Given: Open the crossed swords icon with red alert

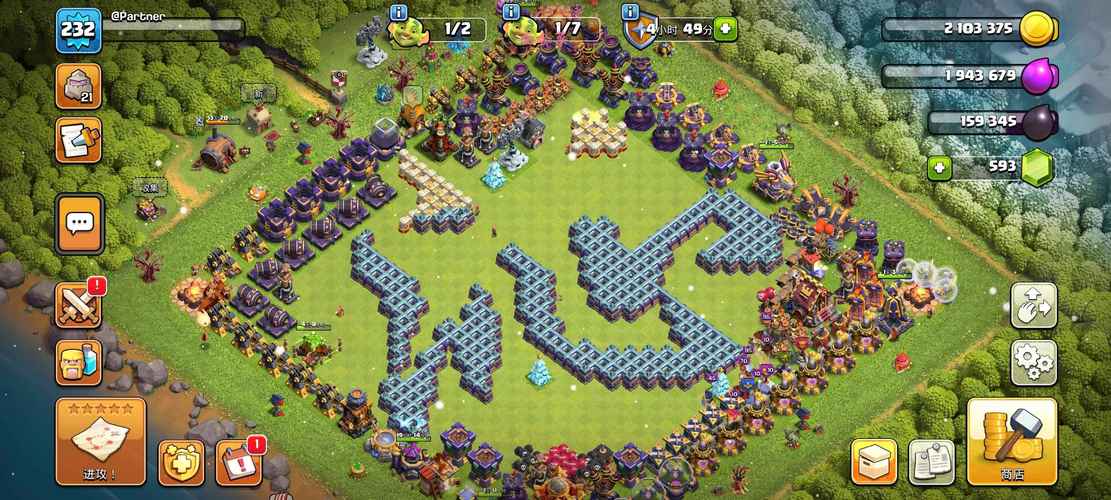Looking at the screenshot, I should click(x=78, y=305).
